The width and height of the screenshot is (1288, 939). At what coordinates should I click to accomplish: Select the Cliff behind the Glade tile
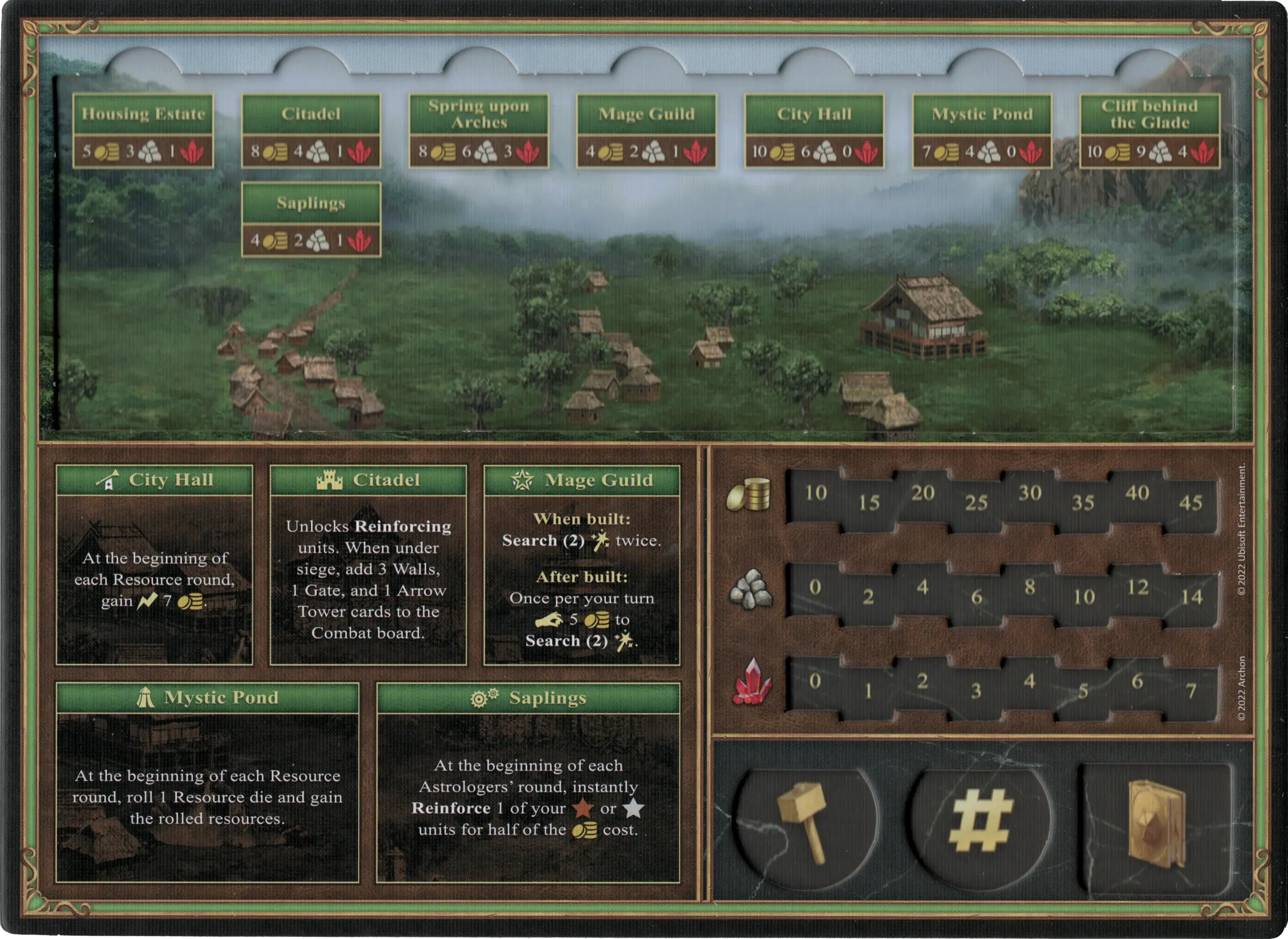click(x=1149, y=131)
